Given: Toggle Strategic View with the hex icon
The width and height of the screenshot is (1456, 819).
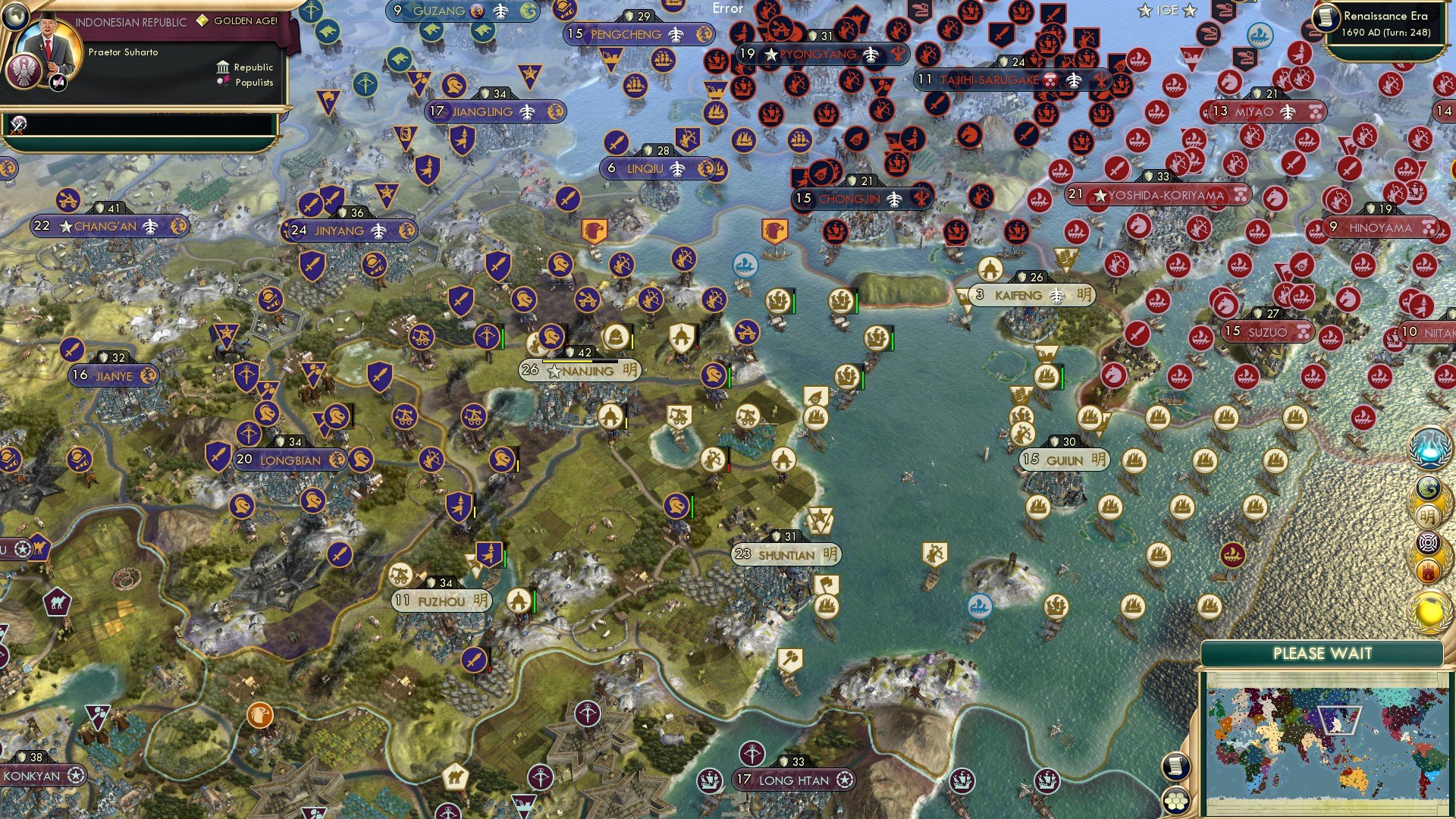Looking at the screenshot, I should [x=1175, y=802].
